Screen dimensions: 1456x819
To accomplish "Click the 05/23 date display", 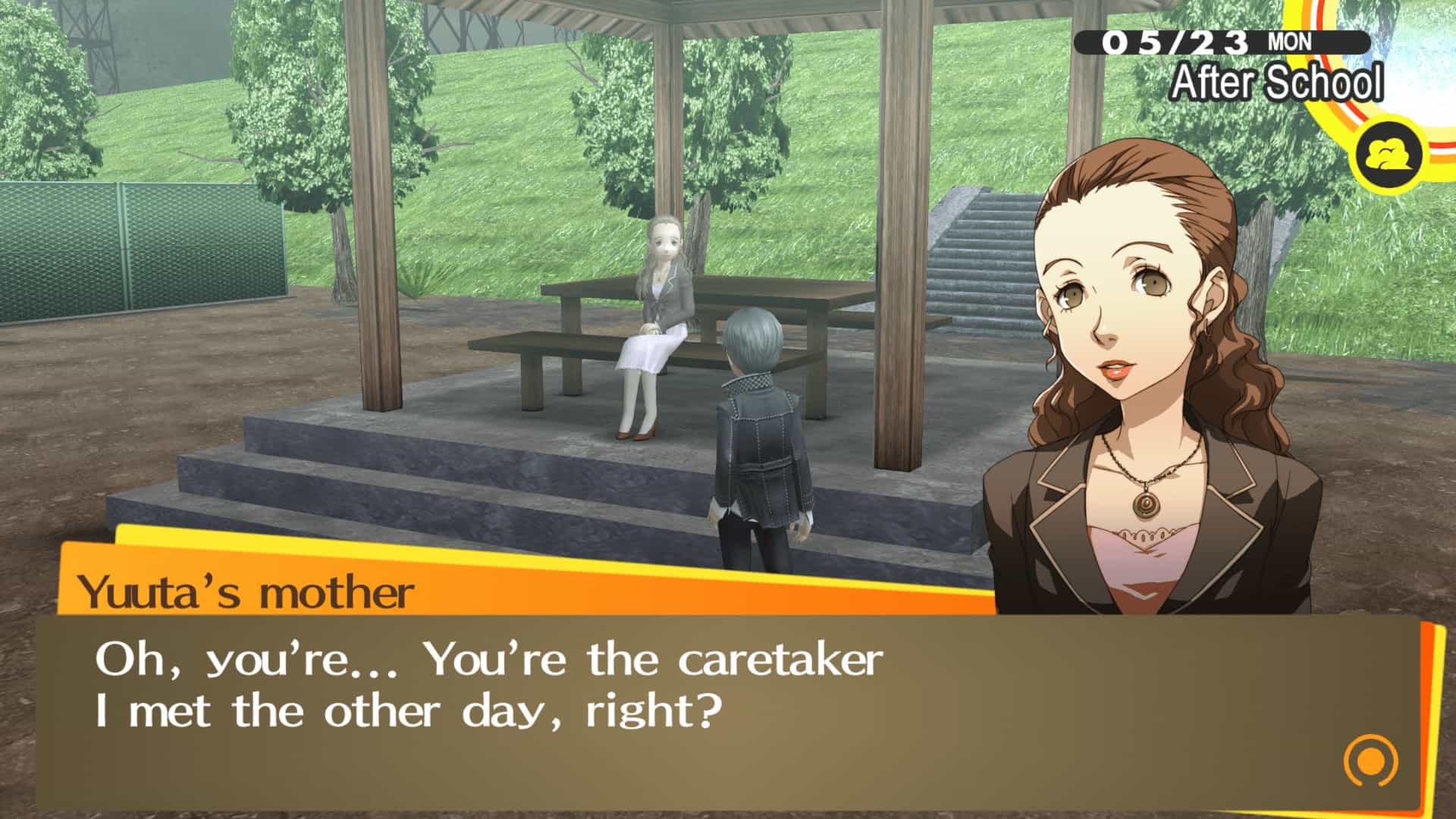I will (x=1176, y=42).
